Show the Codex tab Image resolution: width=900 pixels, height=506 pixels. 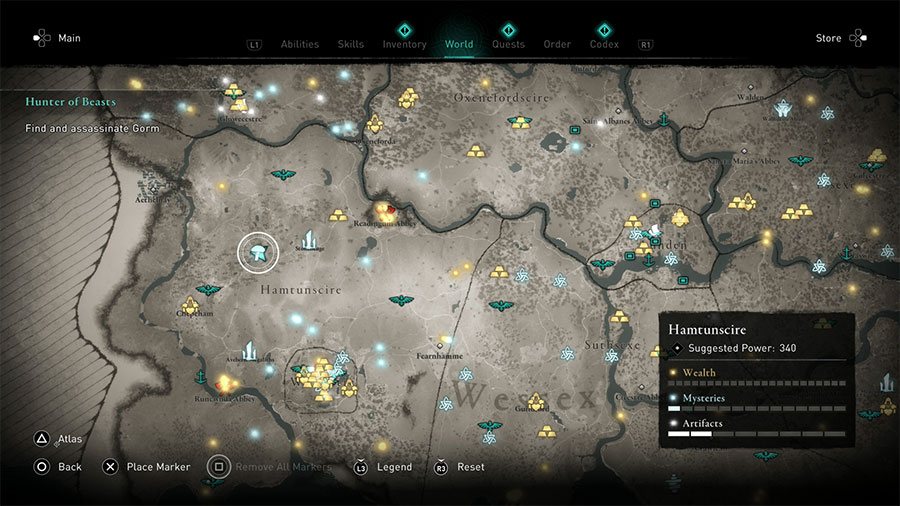[604, 44]
